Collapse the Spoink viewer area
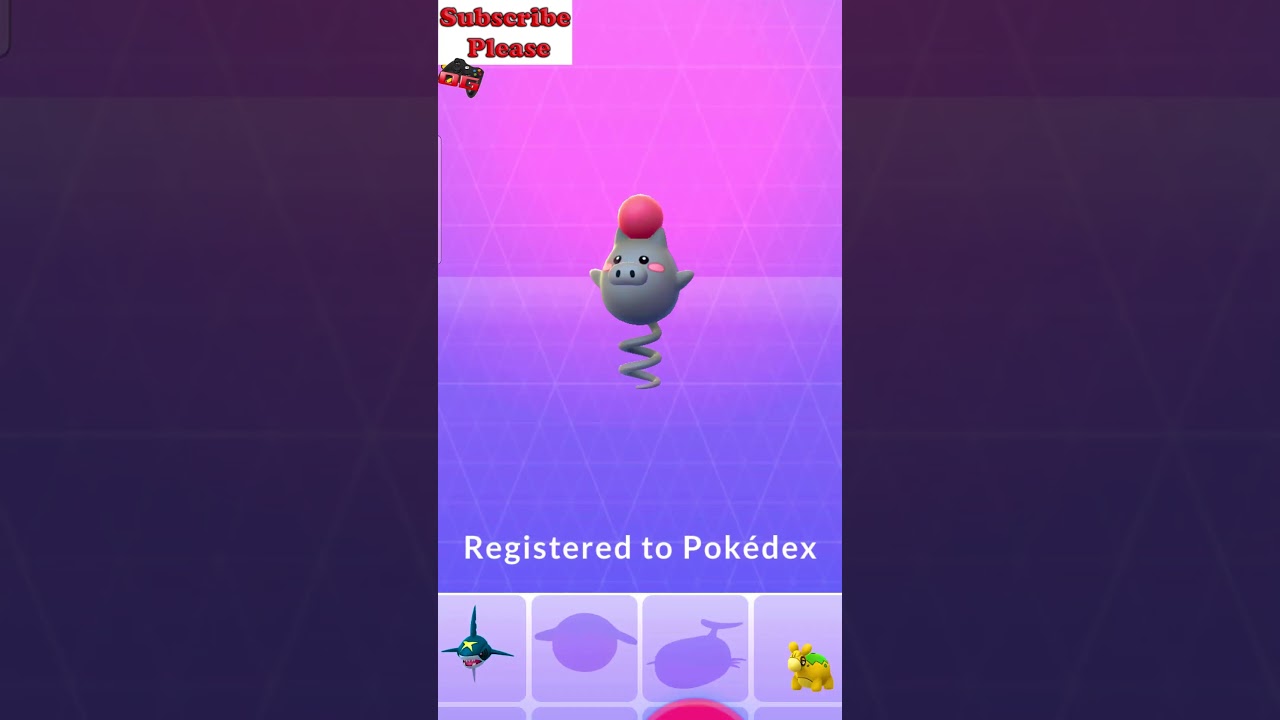The width and height of the screenshot is (1280, 720). [640, 300]
